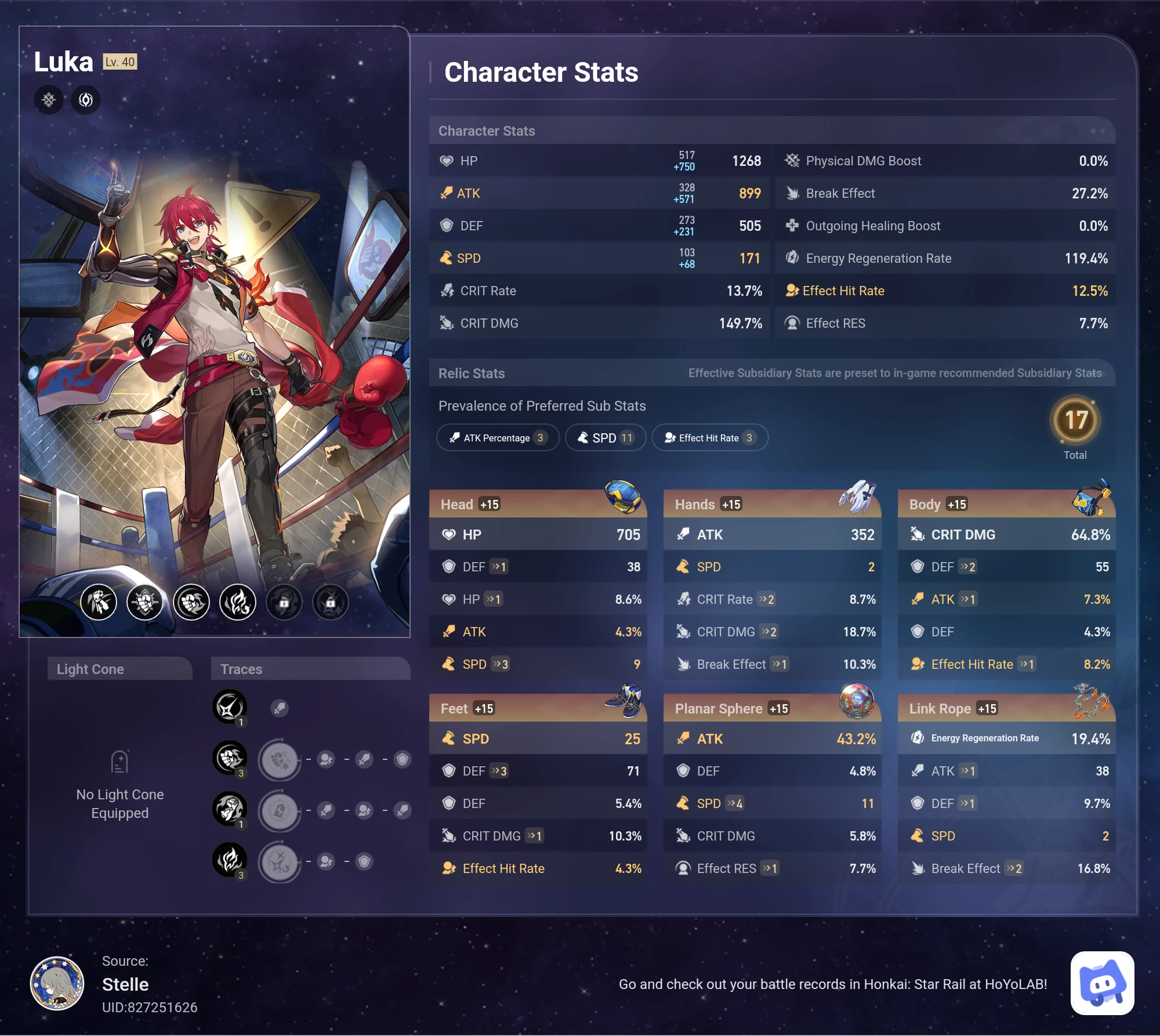The height and width of the screenshot is (1036, 1160).
Task: Open the Discord icon in bottom corner
Action: coord(1102,984)
